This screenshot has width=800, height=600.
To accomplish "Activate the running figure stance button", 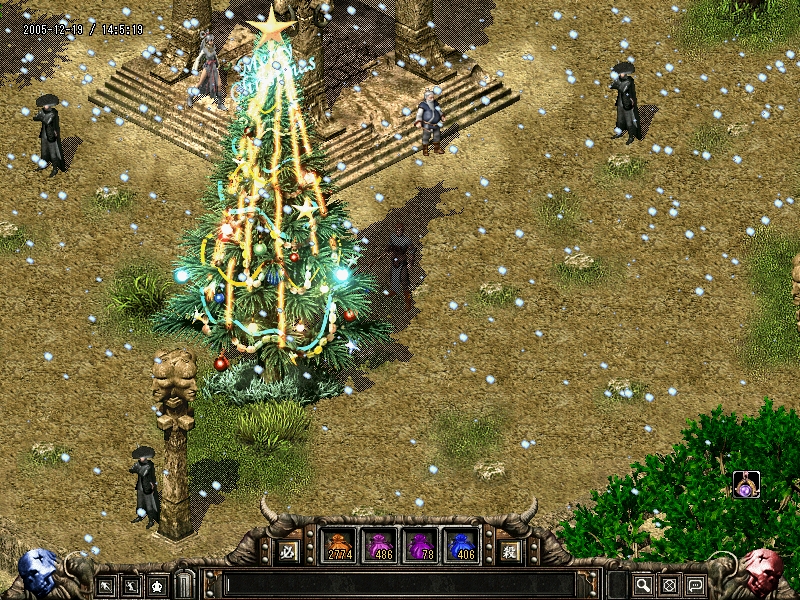I will (105, 585).
